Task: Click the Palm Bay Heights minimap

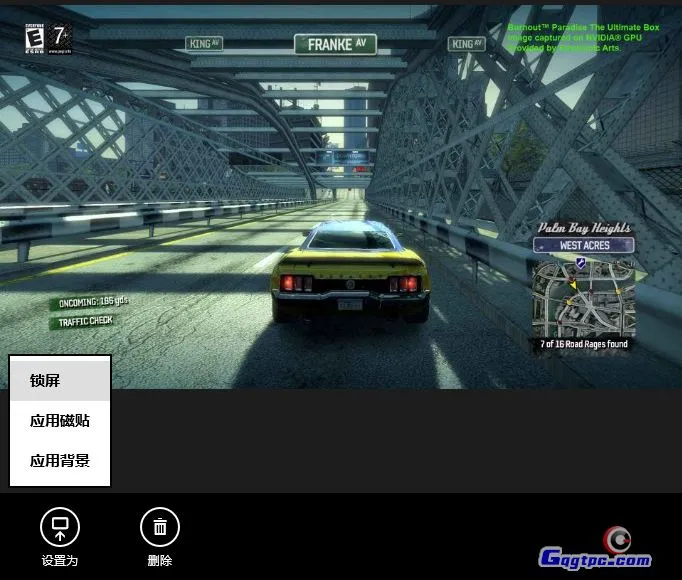Action: [584, 296]
